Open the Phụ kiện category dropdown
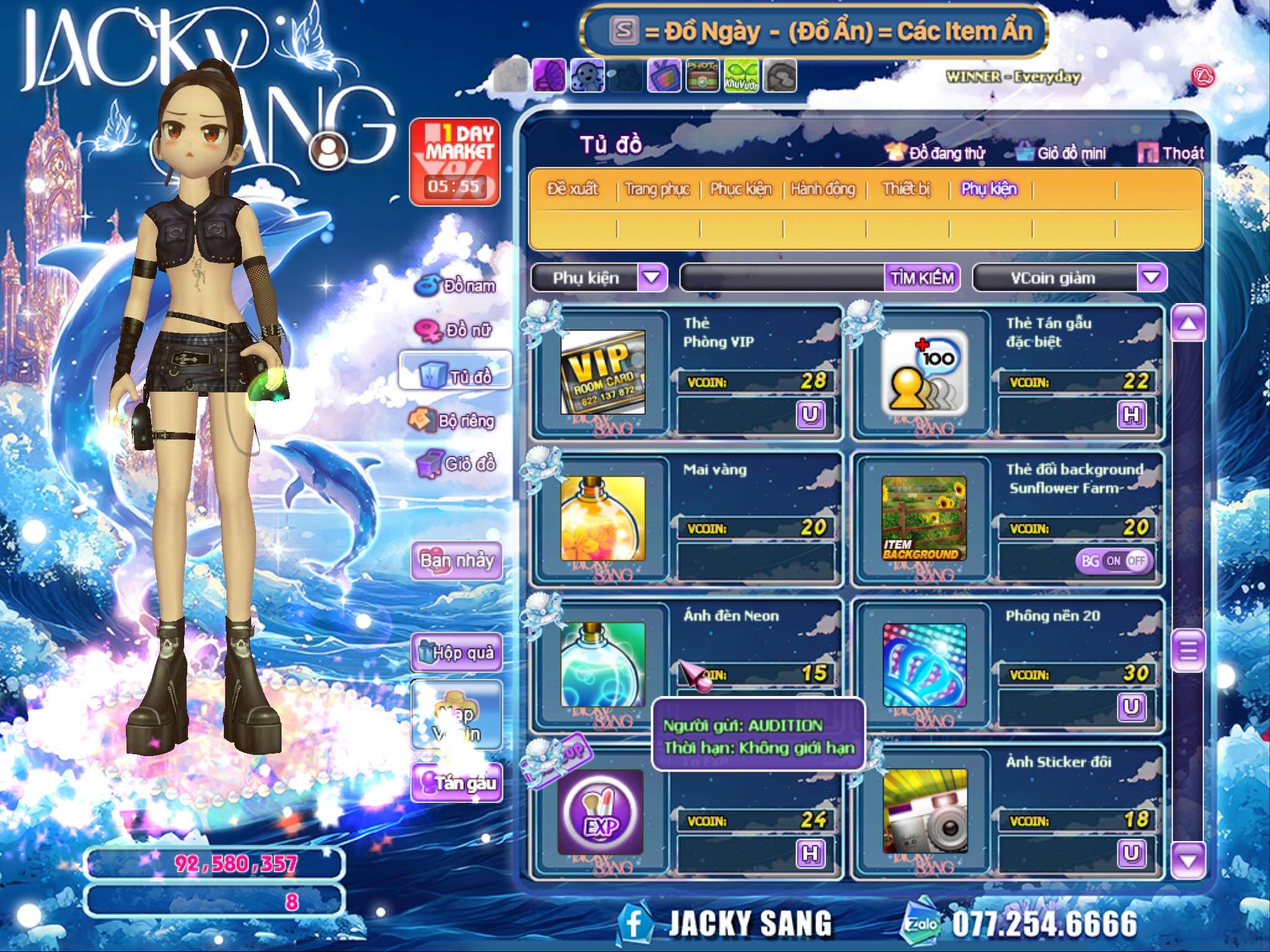 click(x=652, y=278)
